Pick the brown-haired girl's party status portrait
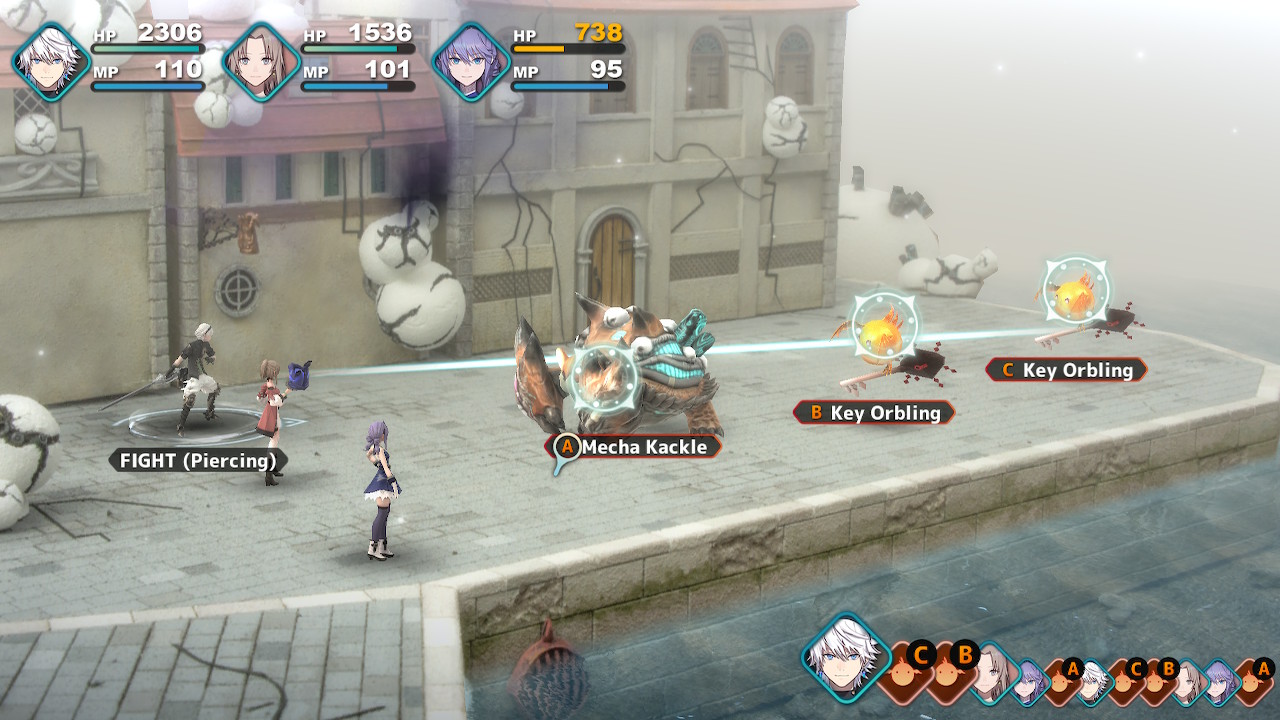 (x=262, y=62)
